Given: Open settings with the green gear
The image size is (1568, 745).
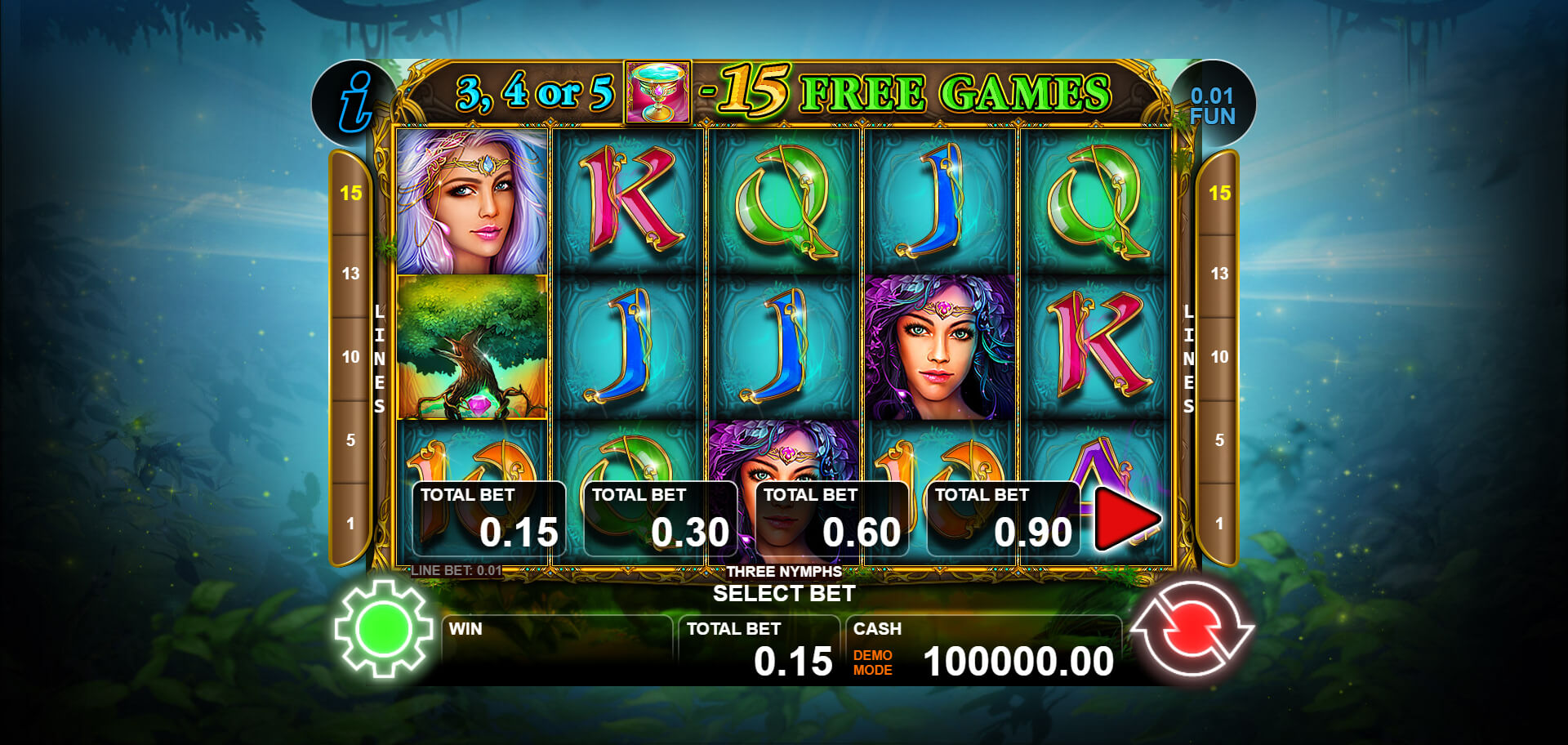Looking at the screenshot, I should pos(384,628).
